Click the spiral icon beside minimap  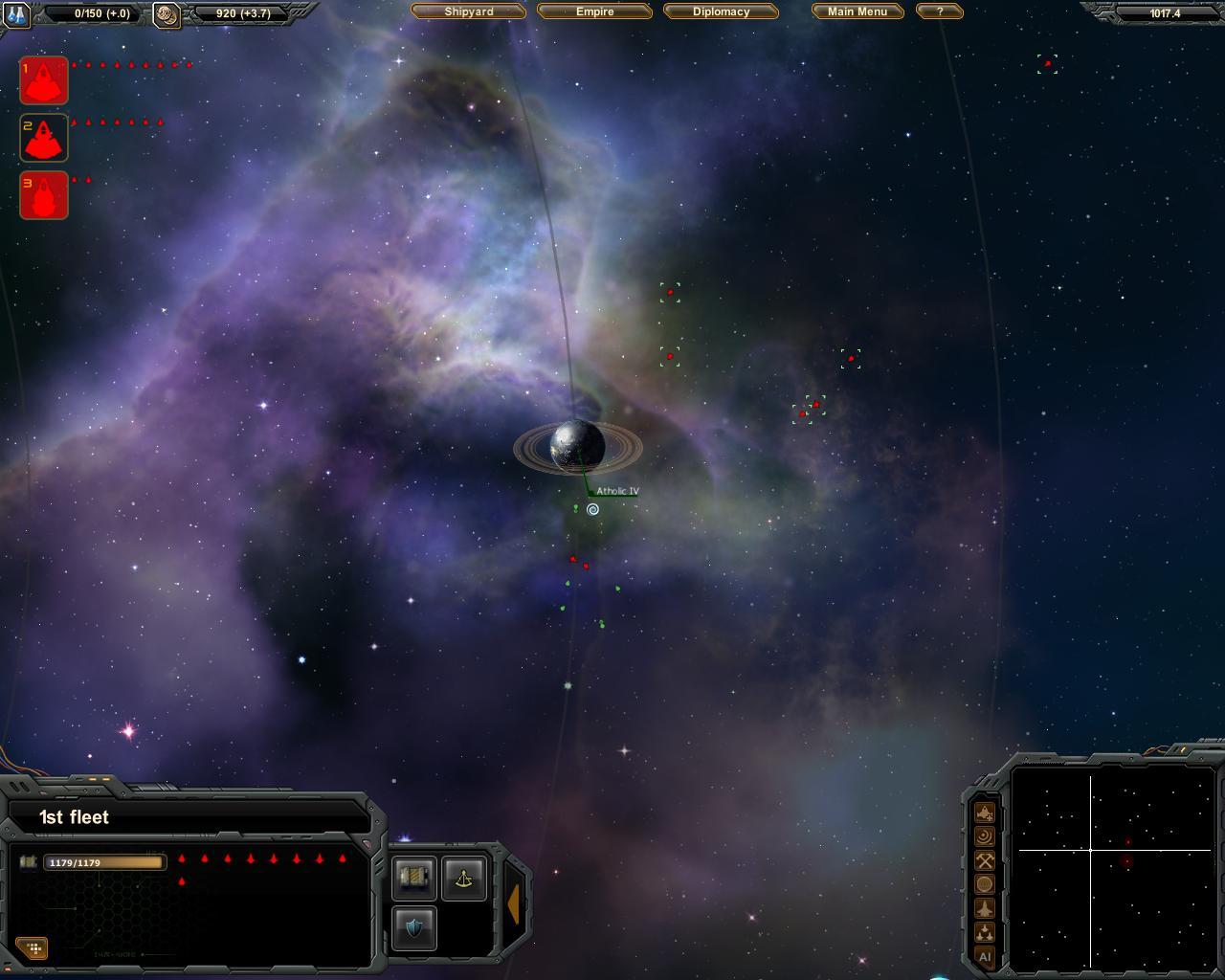984,836
